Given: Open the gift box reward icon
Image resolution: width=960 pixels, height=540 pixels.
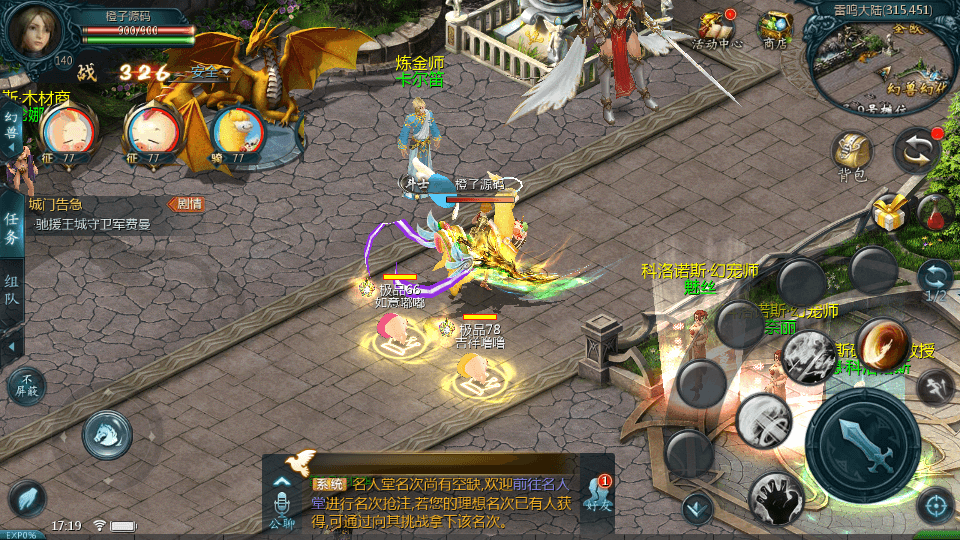Looking at the screenshot, I should click(x=889, y=212).
